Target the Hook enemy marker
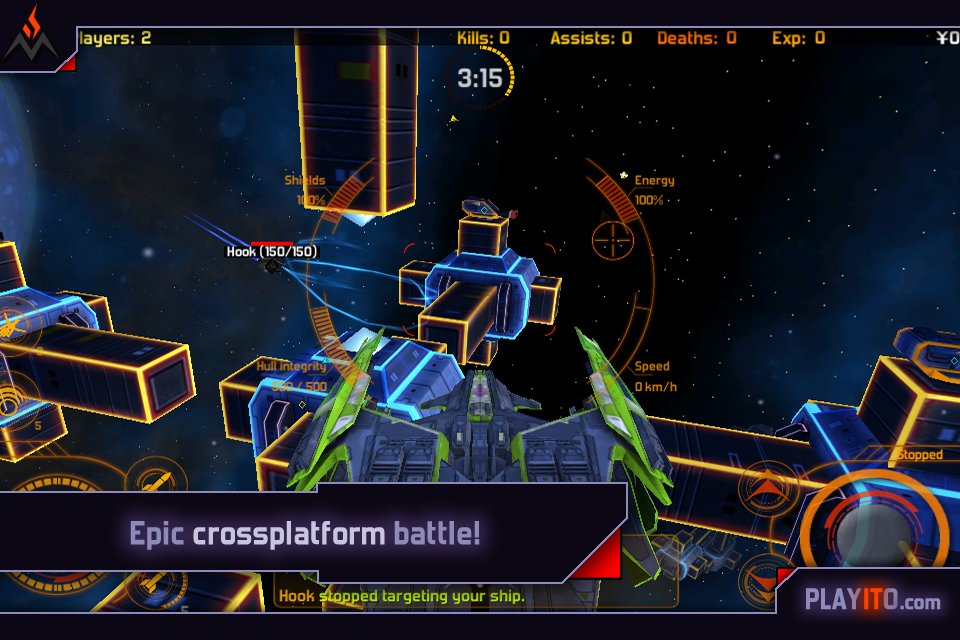Image resolution: width=960 pixels, height=640 pixels. pyautogui.click(x=271, y=264)
